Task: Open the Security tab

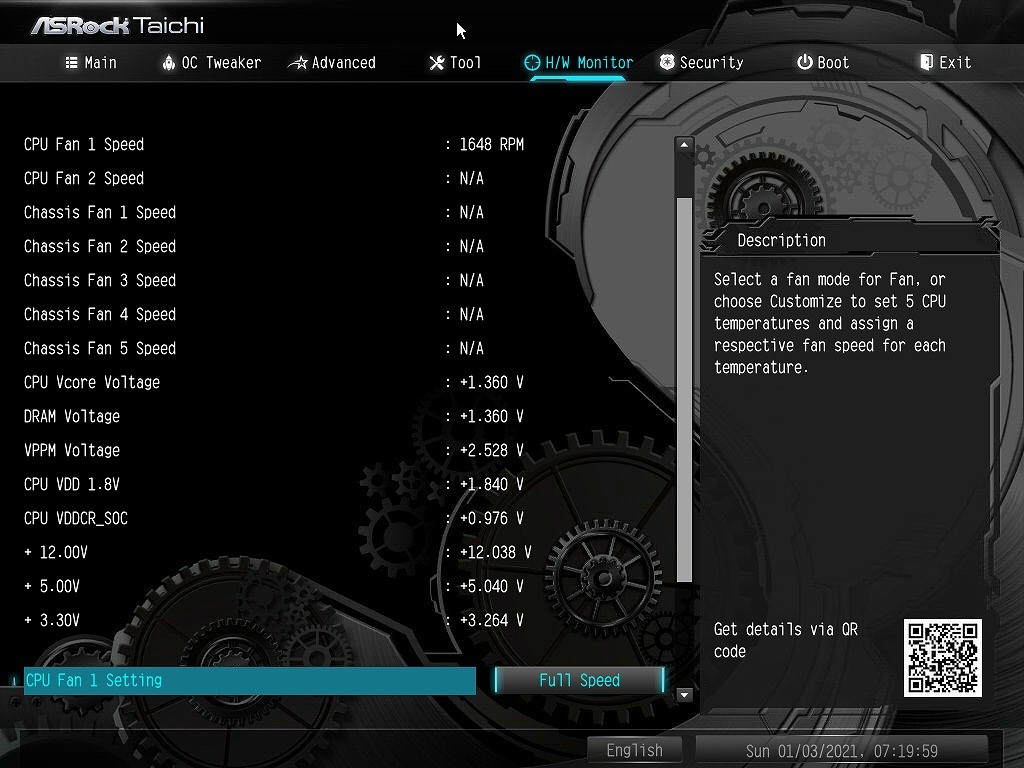Action: click(x=701, y=62)
